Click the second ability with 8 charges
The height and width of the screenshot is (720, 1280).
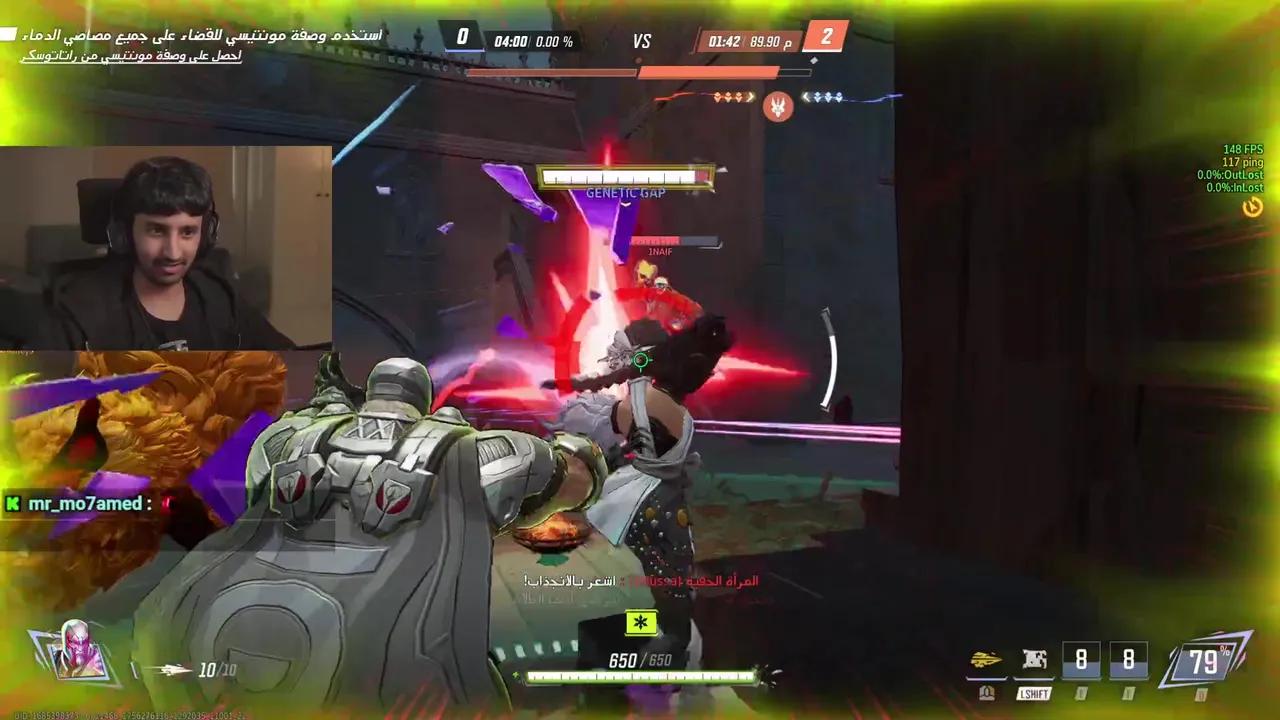pos(1129,659)
